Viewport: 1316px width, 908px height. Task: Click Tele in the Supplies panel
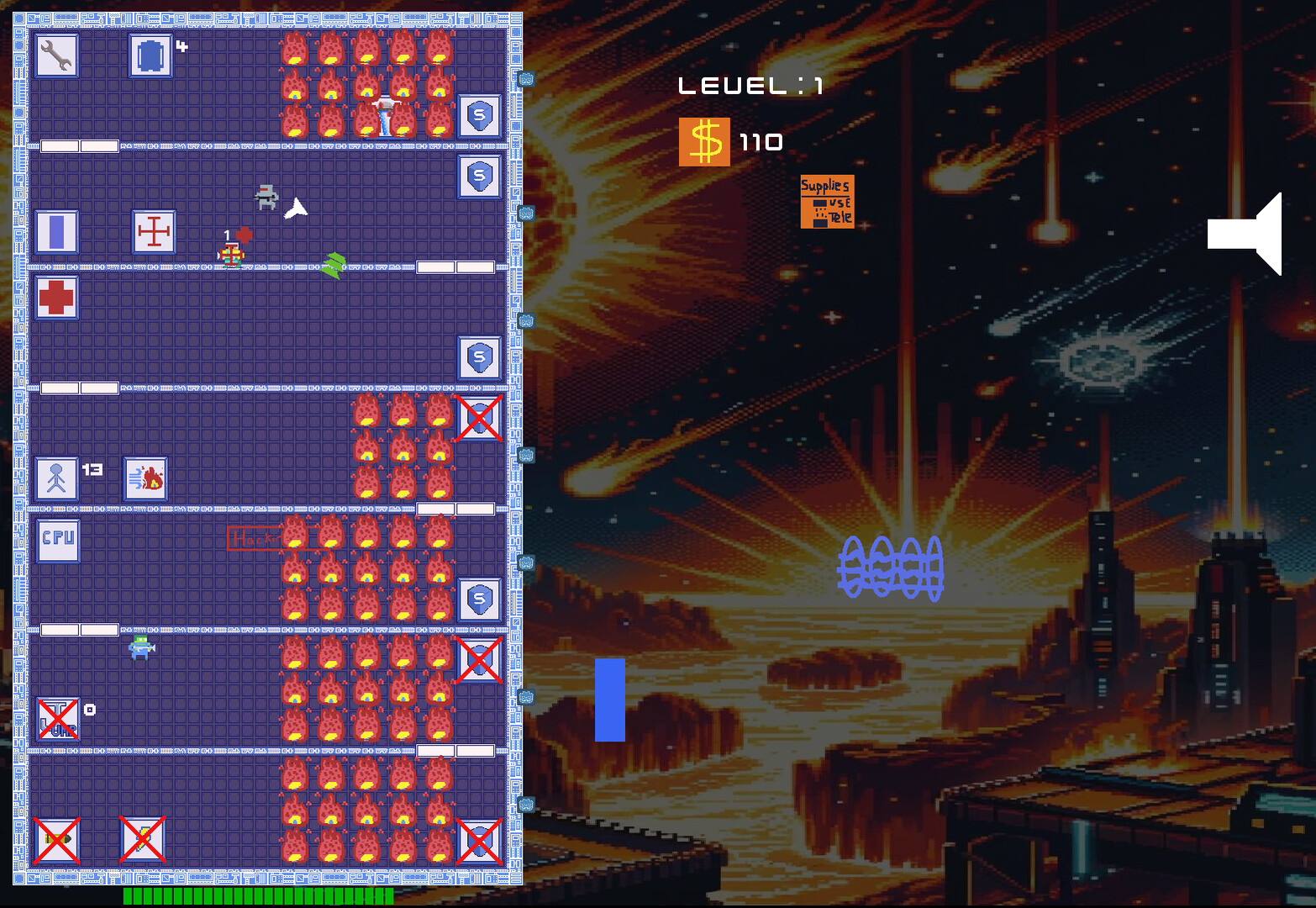840,216
